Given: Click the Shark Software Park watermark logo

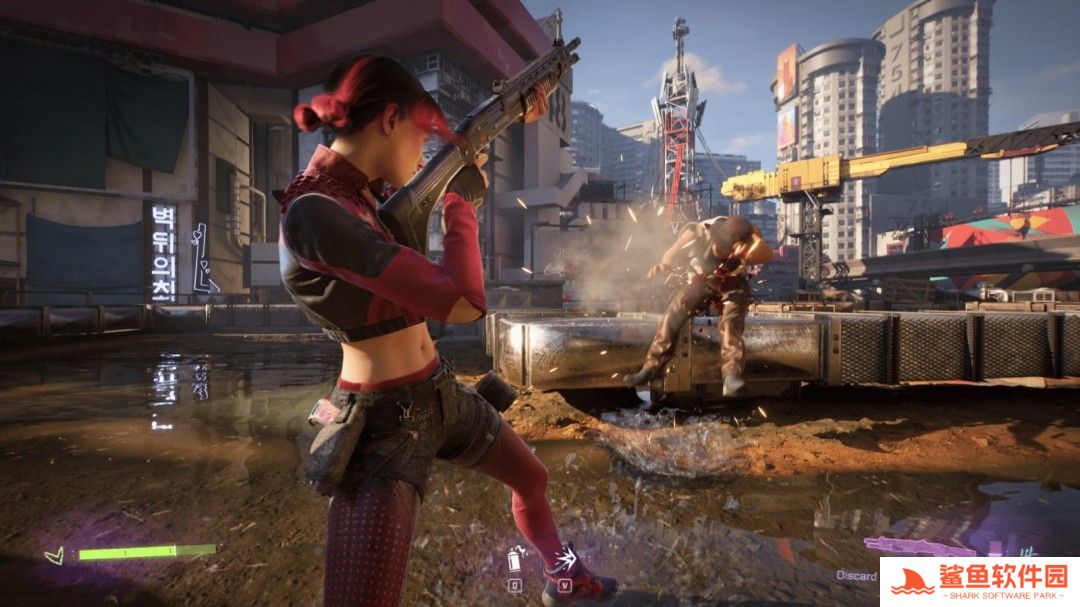Looking at the screenshot, I should coord(979,582).
